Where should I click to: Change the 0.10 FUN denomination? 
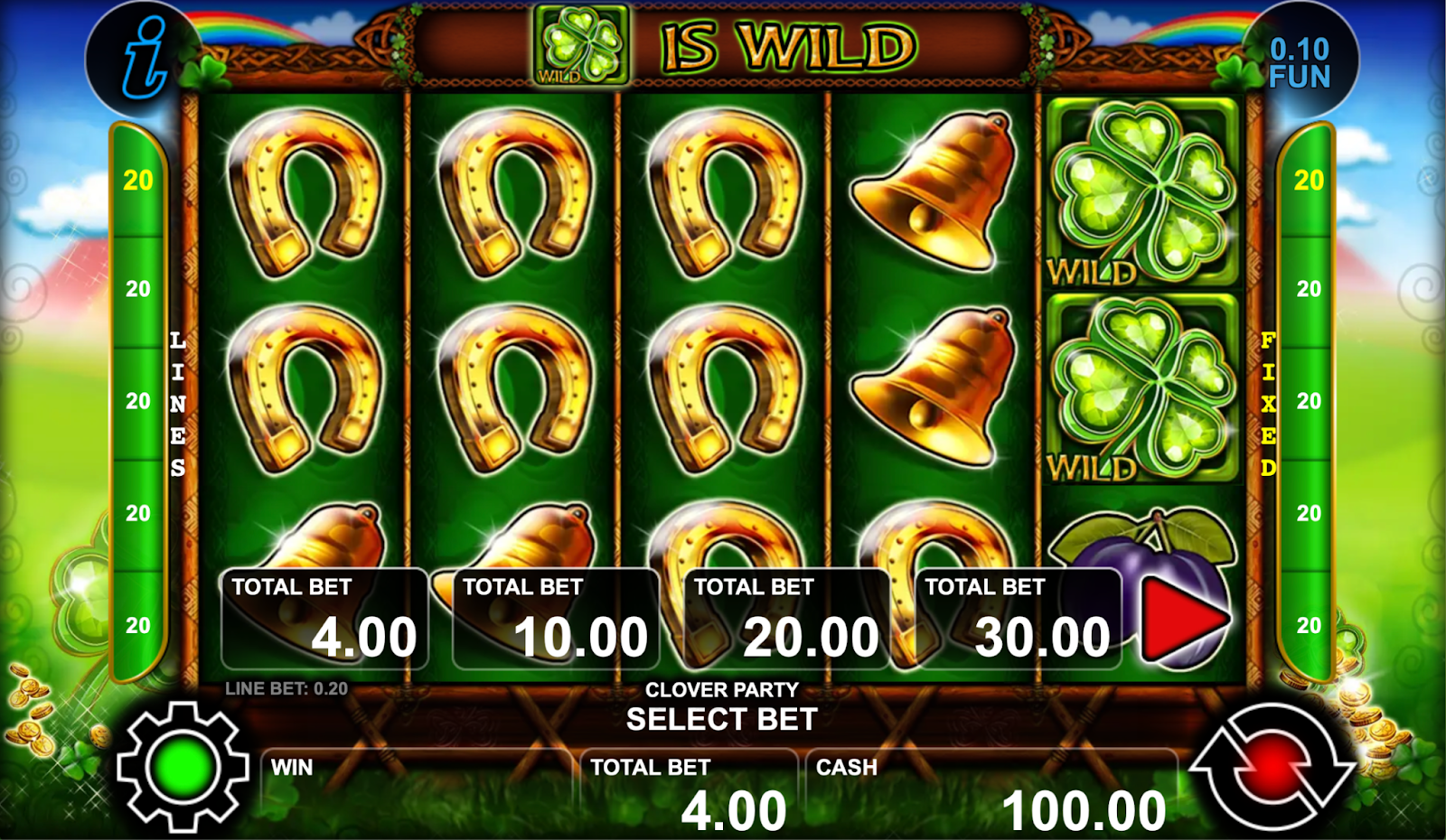point(1300,62)
